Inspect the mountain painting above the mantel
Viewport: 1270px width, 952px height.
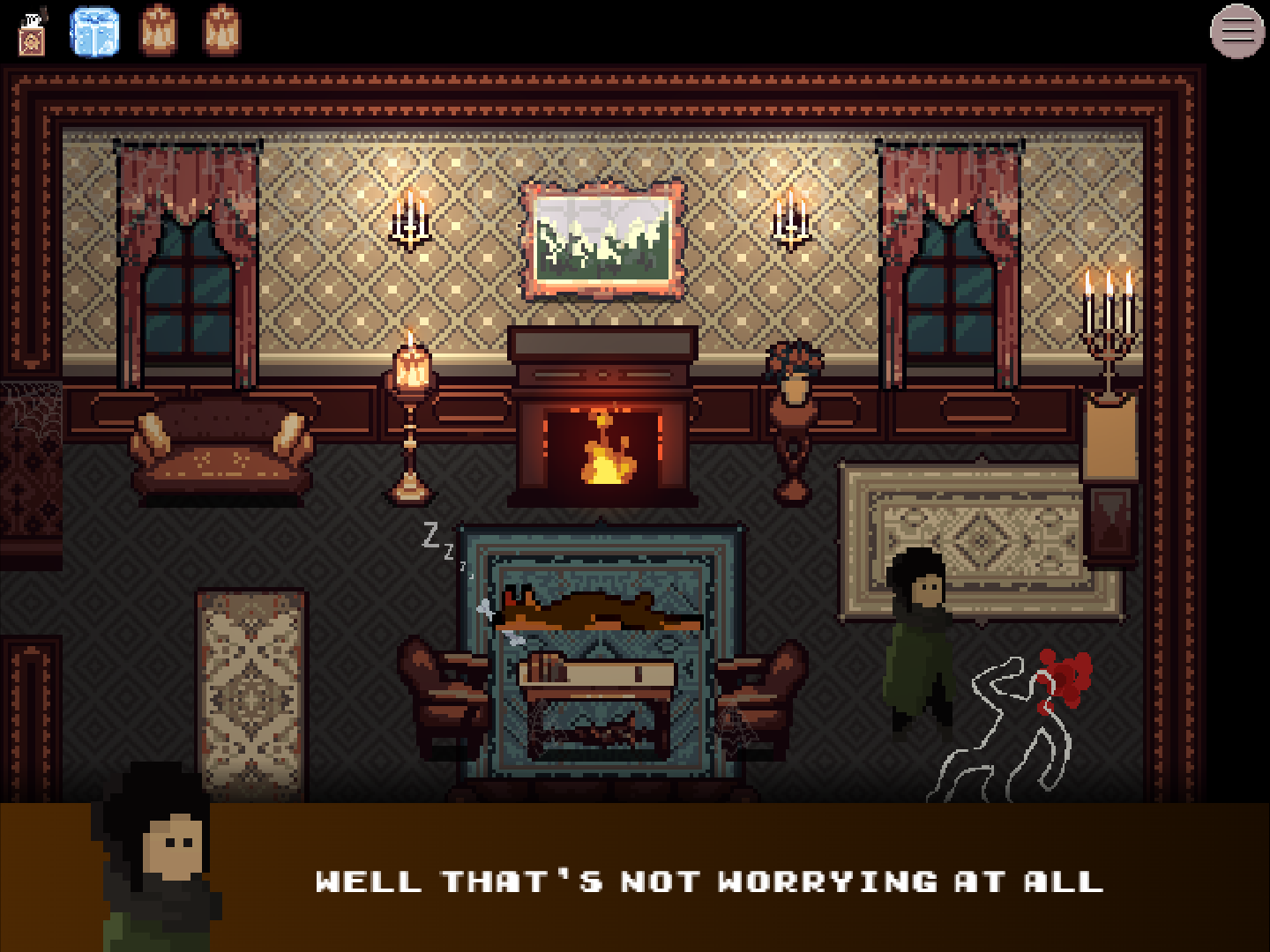602,238
